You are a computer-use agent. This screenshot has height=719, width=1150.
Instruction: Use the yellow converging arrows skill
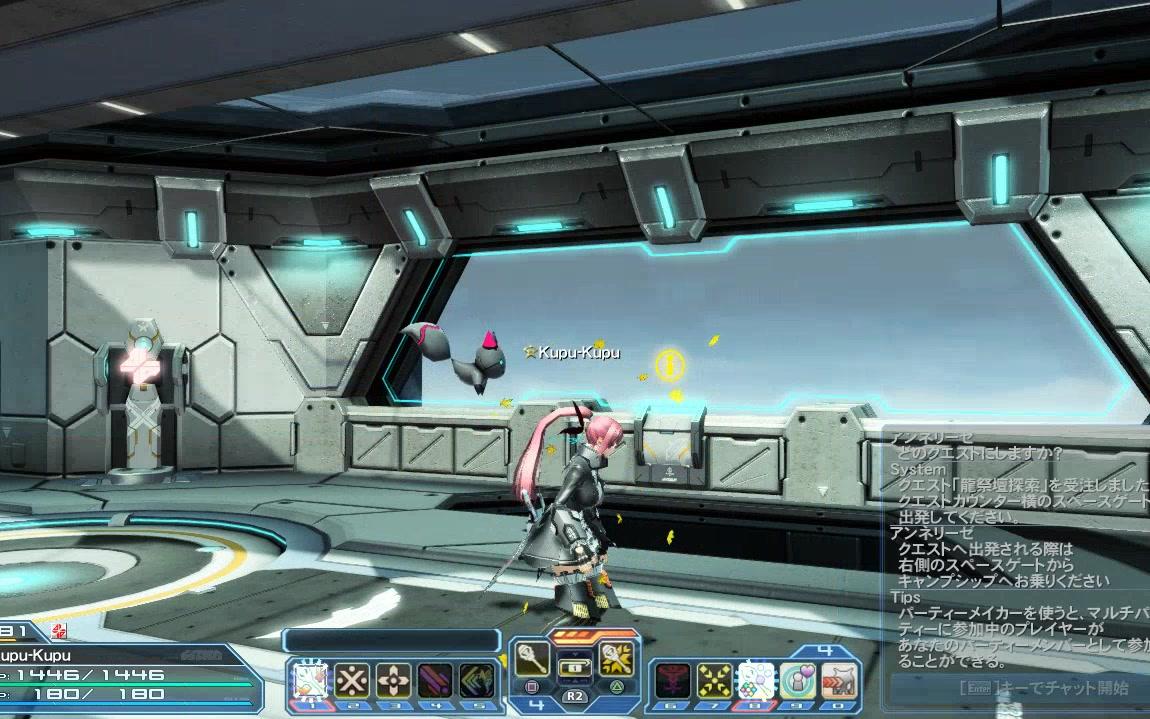point(713,680)
